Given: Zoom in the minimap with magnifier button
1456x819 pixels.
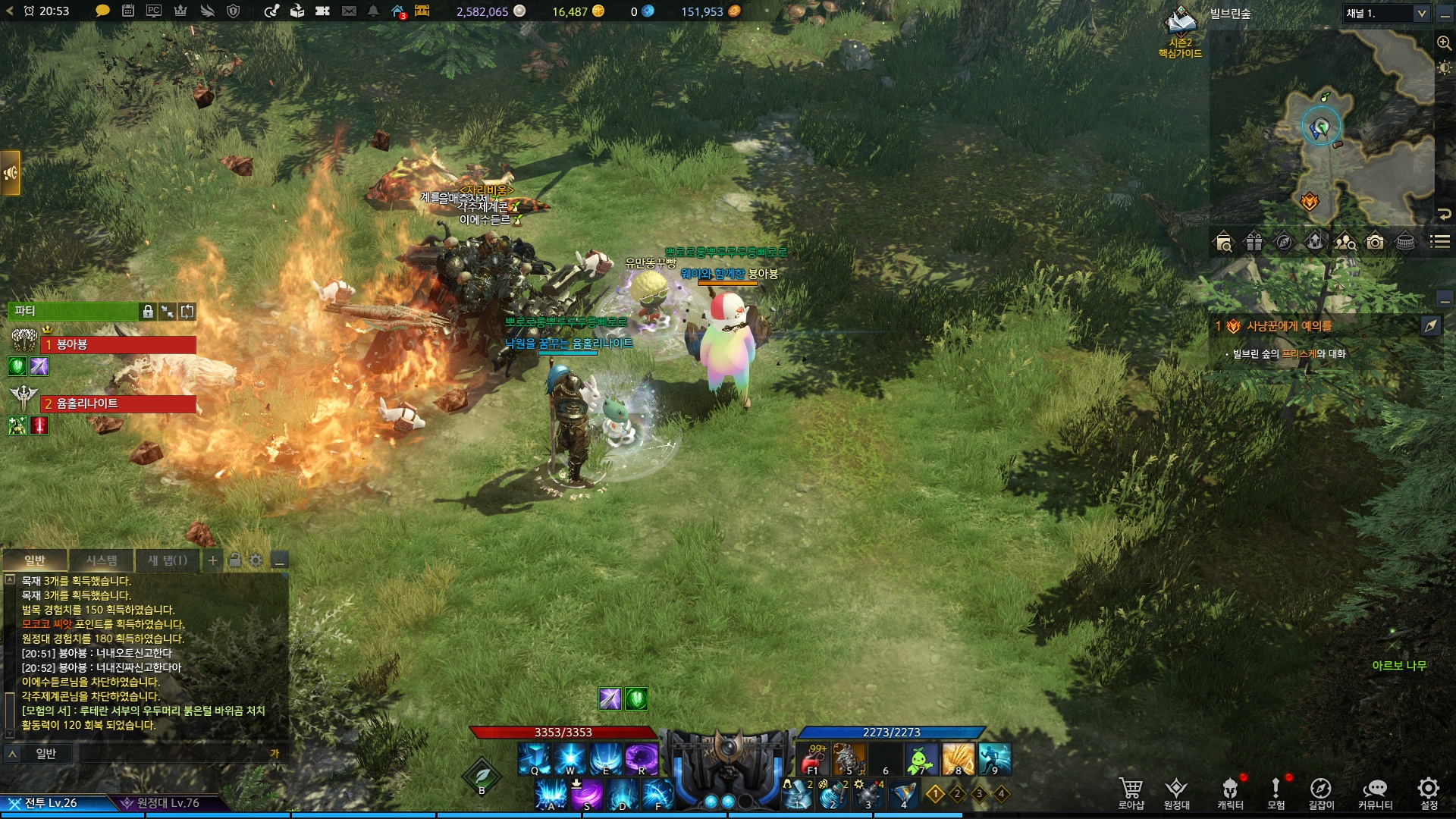Looking at the screenshot, I should click(1444, 43).
